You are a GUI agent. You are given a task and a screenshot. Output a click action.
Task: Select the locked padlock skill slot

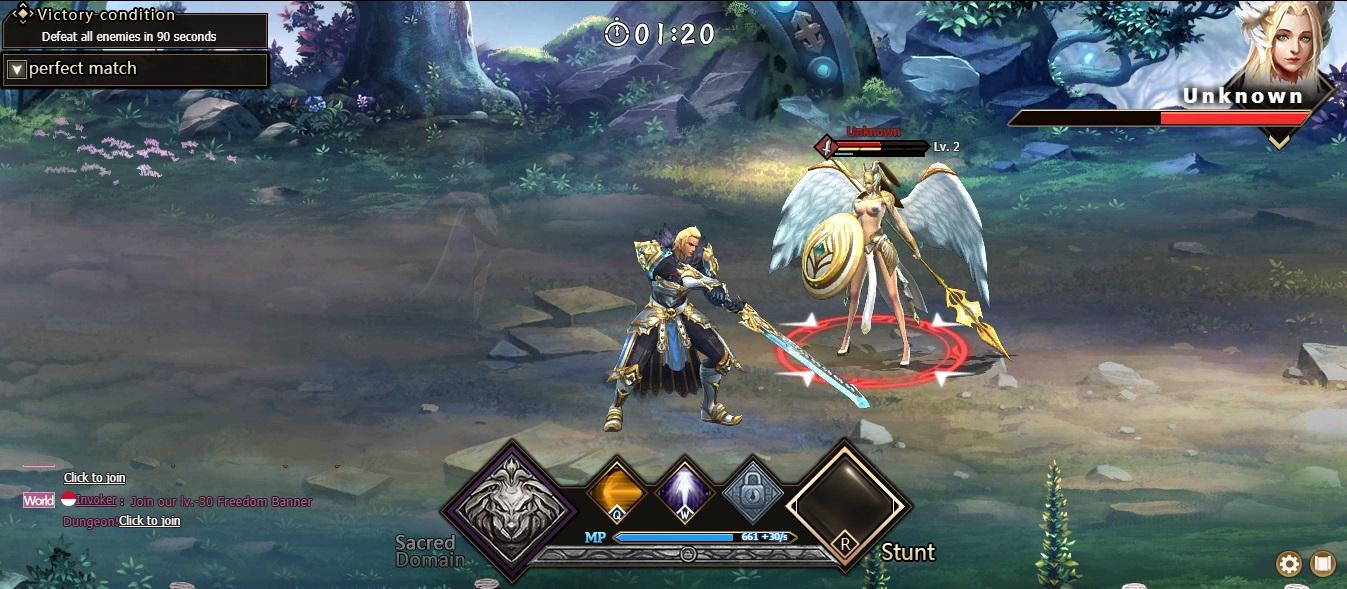(753, 493)
